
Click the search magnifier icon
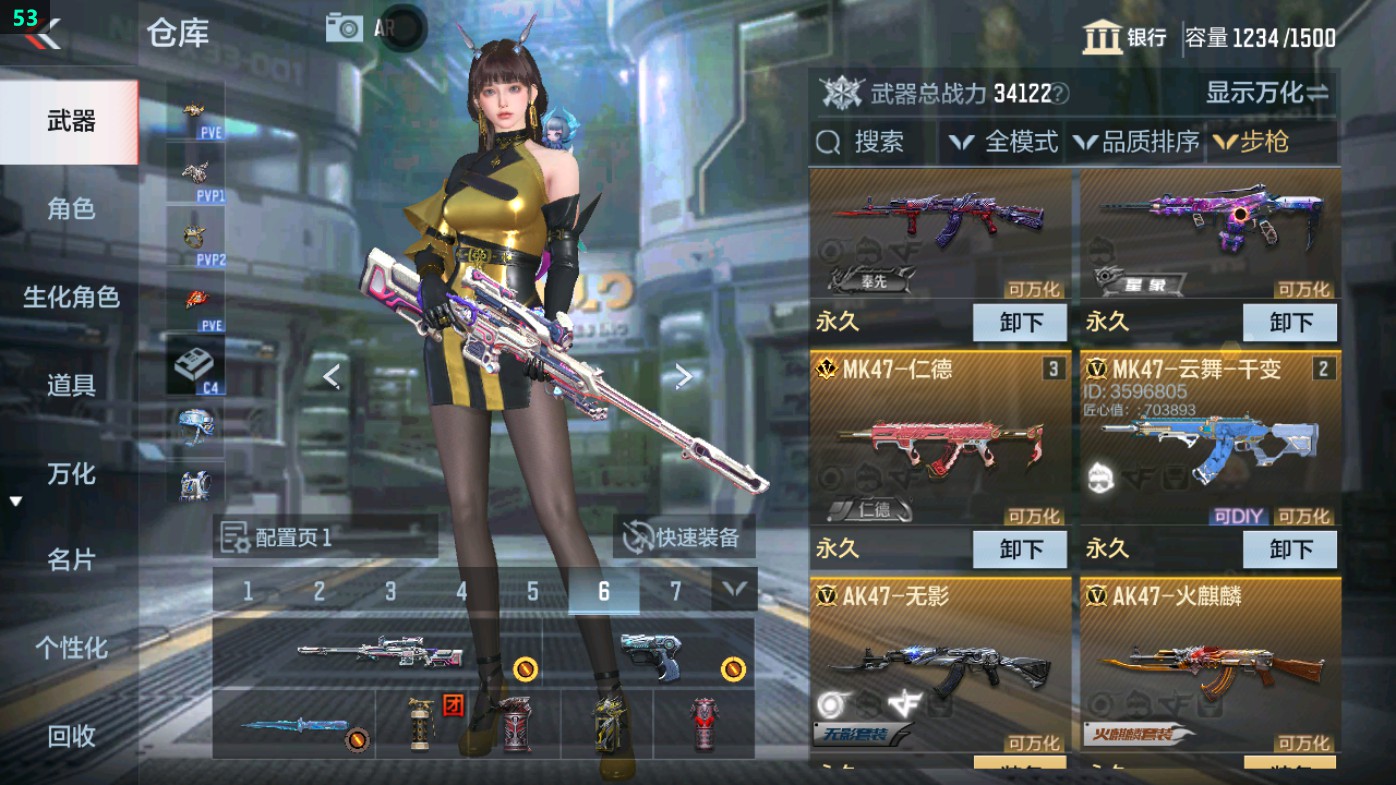point(827,142)
